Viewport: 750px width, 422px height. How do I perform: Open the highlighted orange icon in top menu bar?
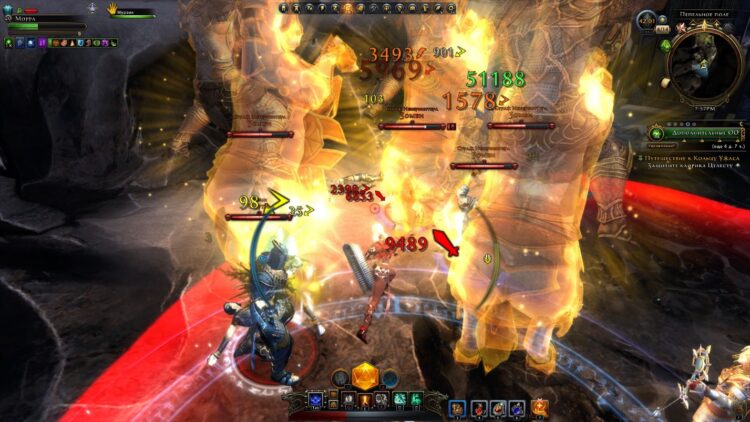347,8
